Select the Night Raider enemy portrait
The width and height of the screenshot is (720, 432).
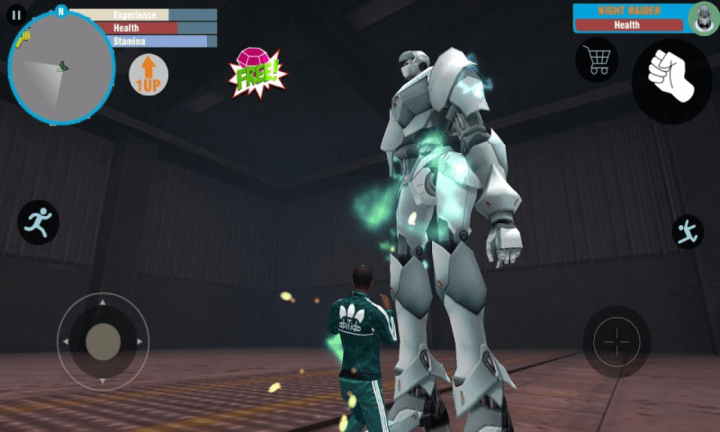pyautogui.click(x=703, y=17)
